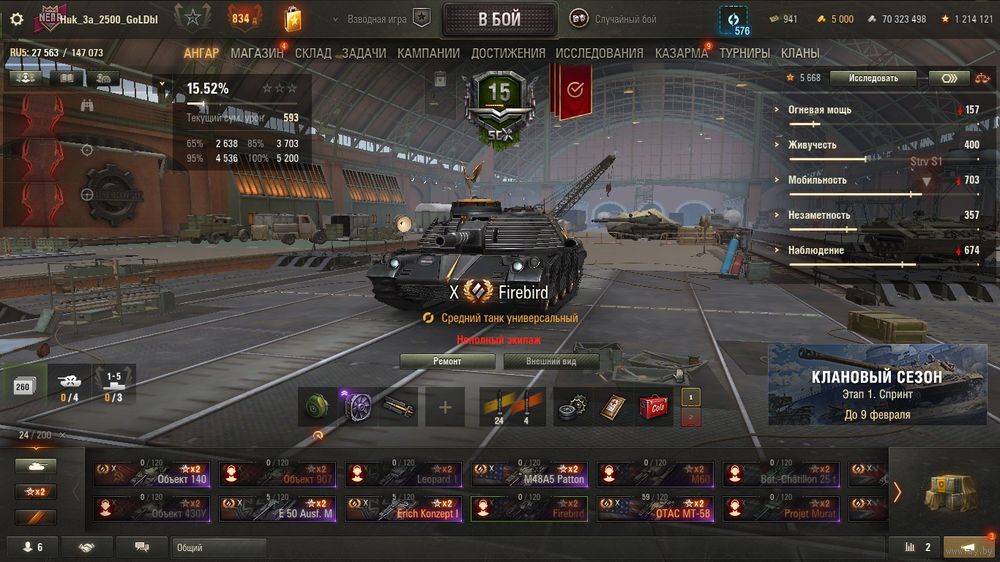Go to the ТУРНИРЫ tab
The image size is (1000, 562).
point(744,53)
